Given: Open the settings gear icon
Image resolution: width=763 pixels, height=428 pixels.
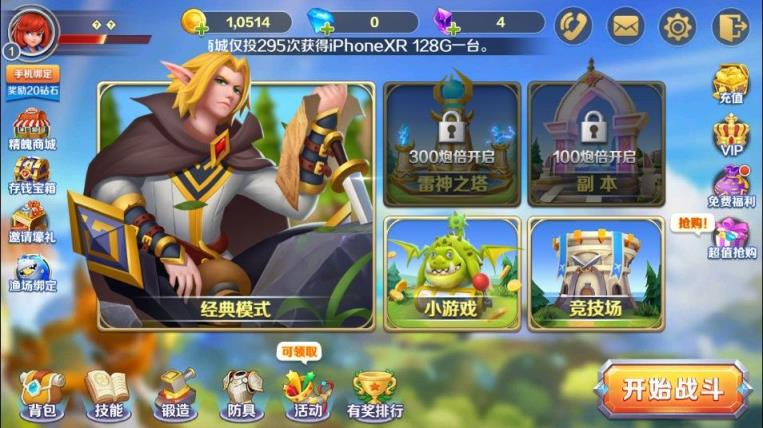Looking at the screenshot, I should click(678, 25).
